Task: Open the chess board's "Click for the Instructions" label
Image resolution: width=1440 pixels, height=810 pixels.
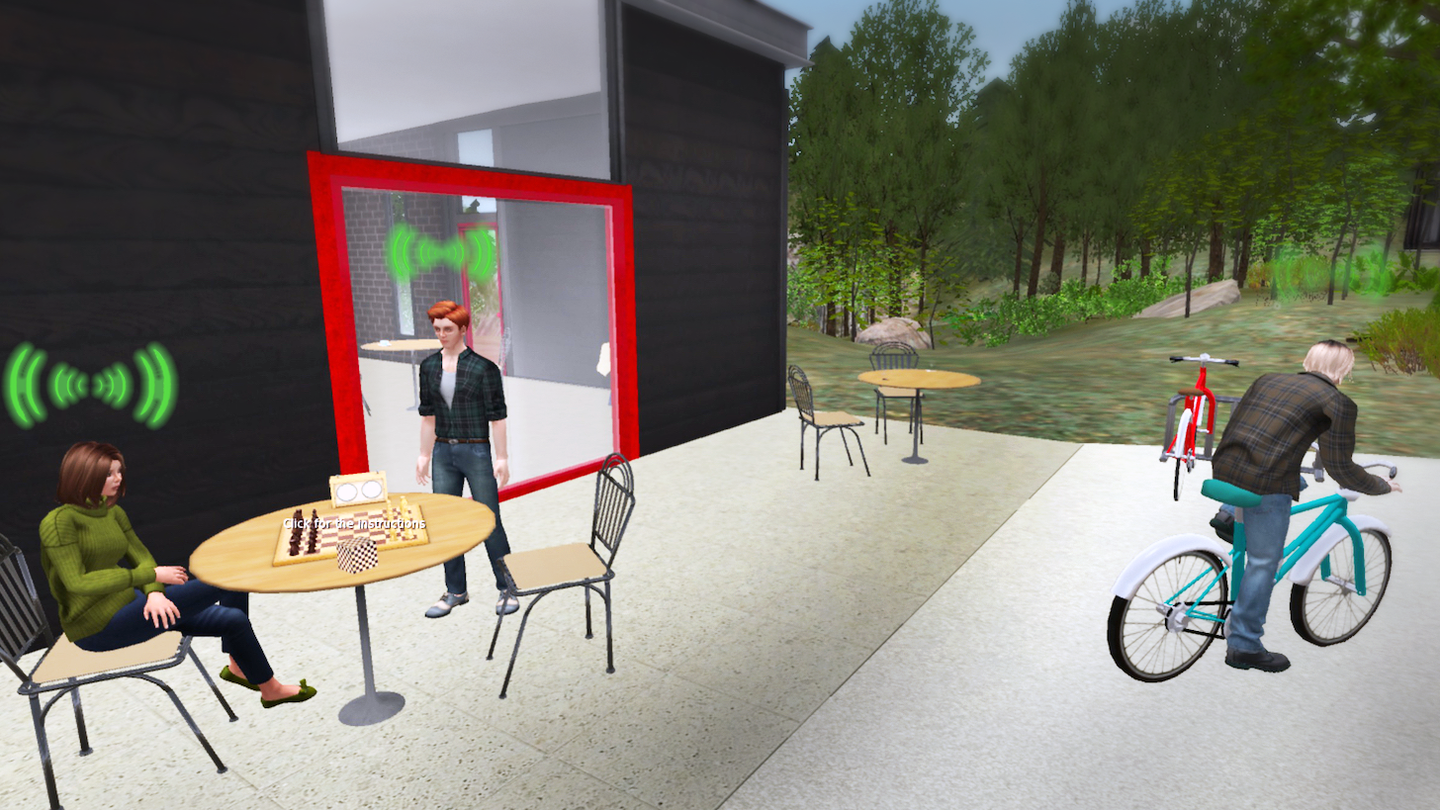Action: tap(354, 523)
